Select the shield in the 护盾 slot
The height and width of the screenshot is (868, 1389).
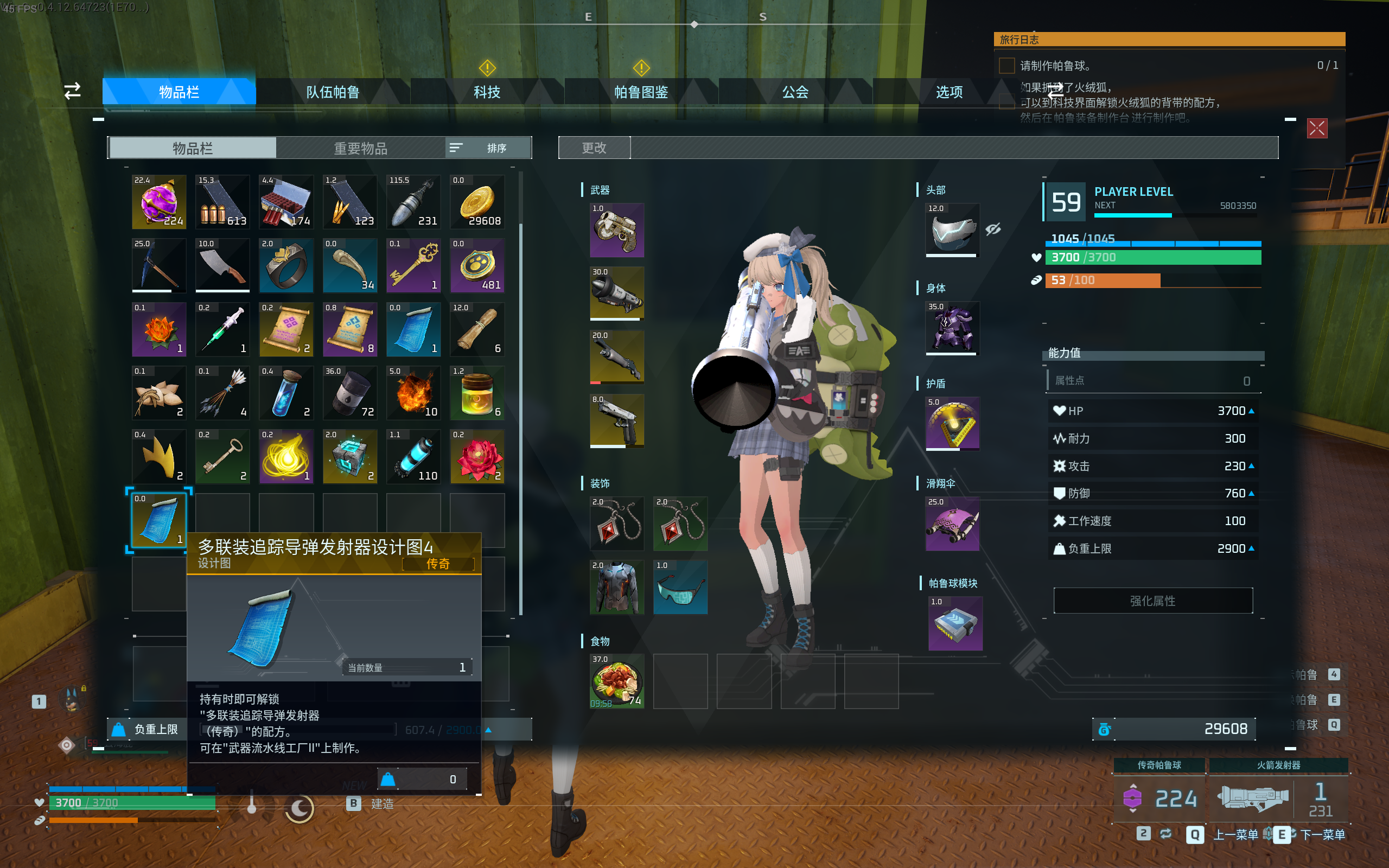coord(952,424)
